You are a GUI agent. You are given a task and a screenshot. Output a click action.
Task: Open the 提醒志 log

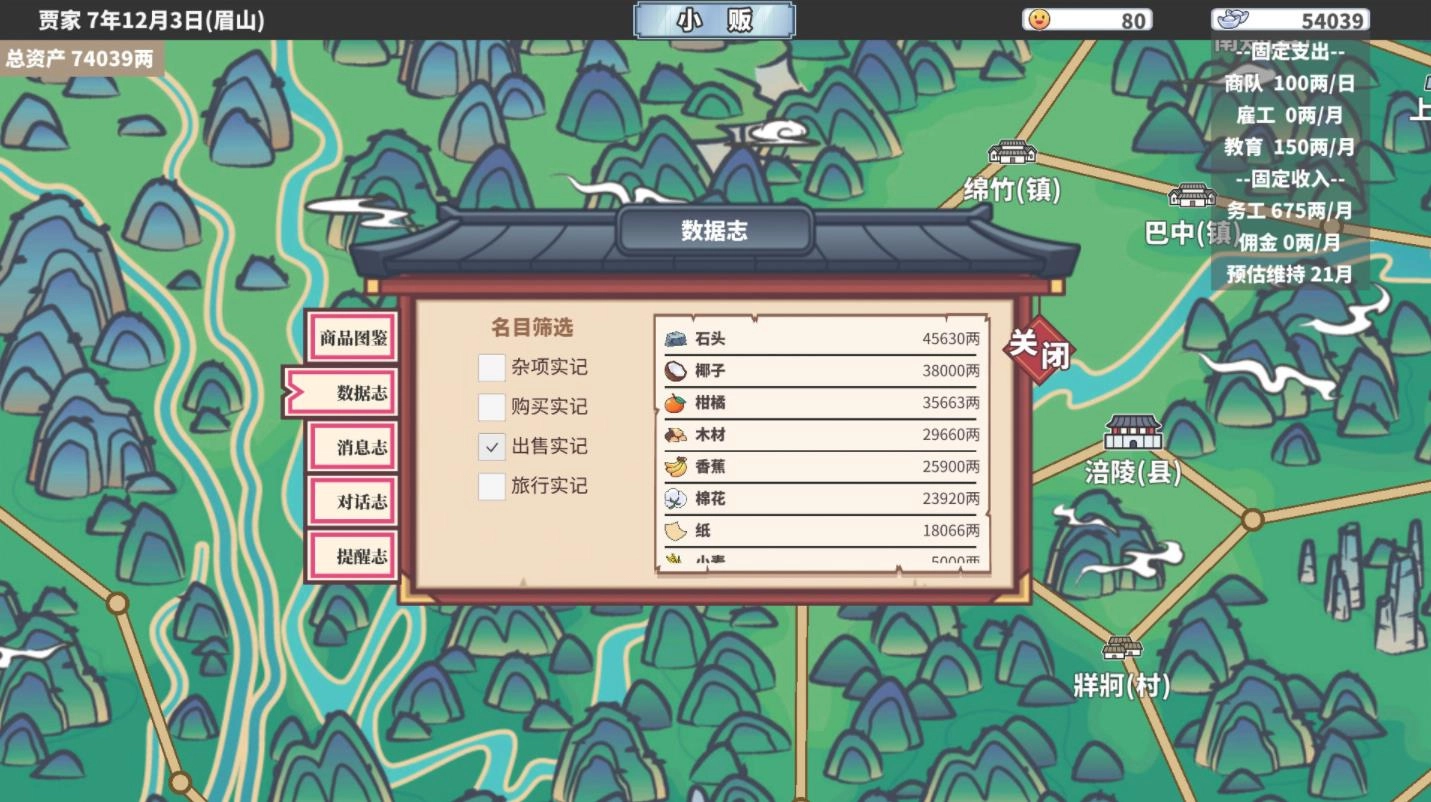click(354, 555)
